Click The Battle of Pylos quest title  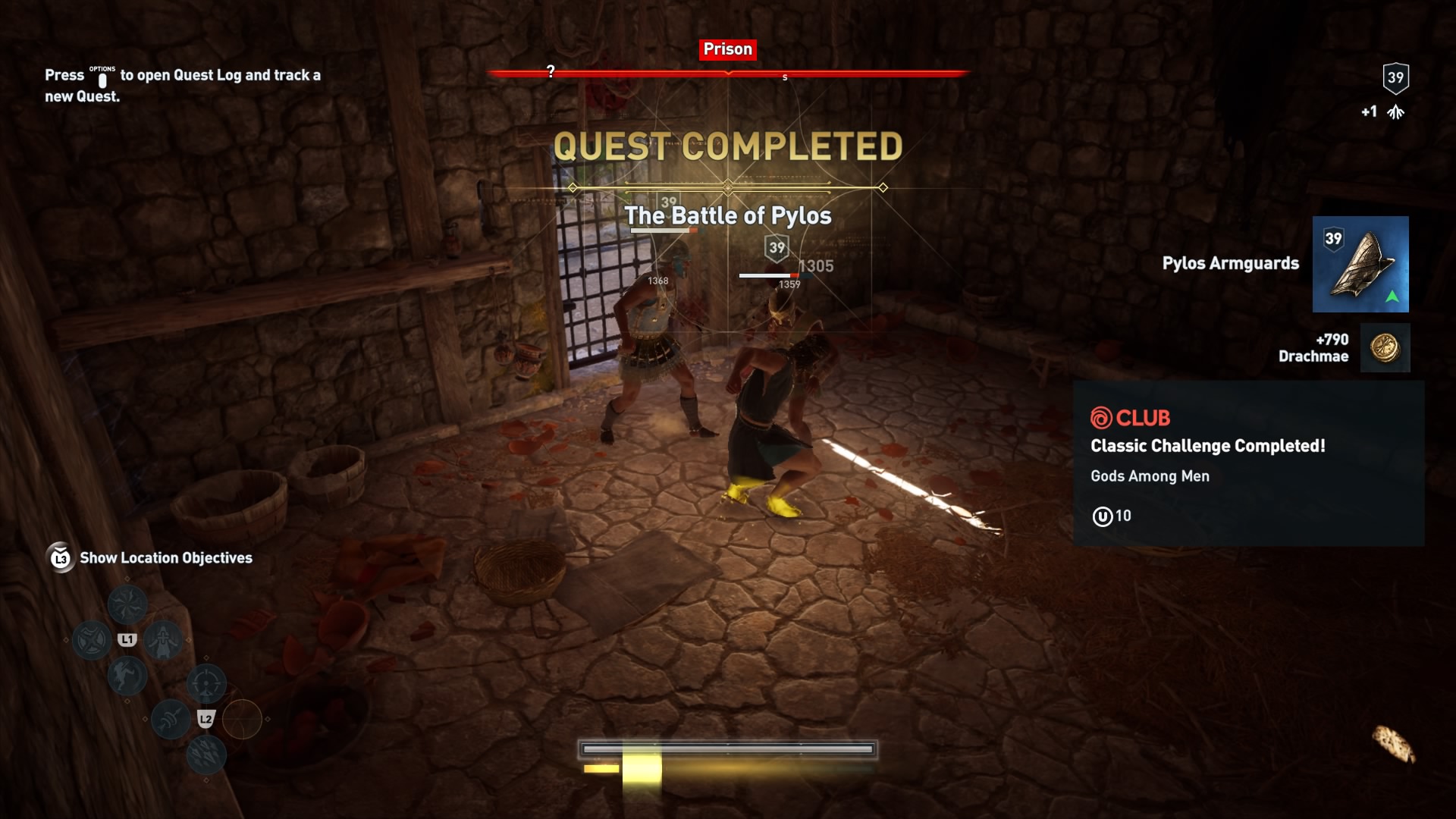tap(727, 216)
